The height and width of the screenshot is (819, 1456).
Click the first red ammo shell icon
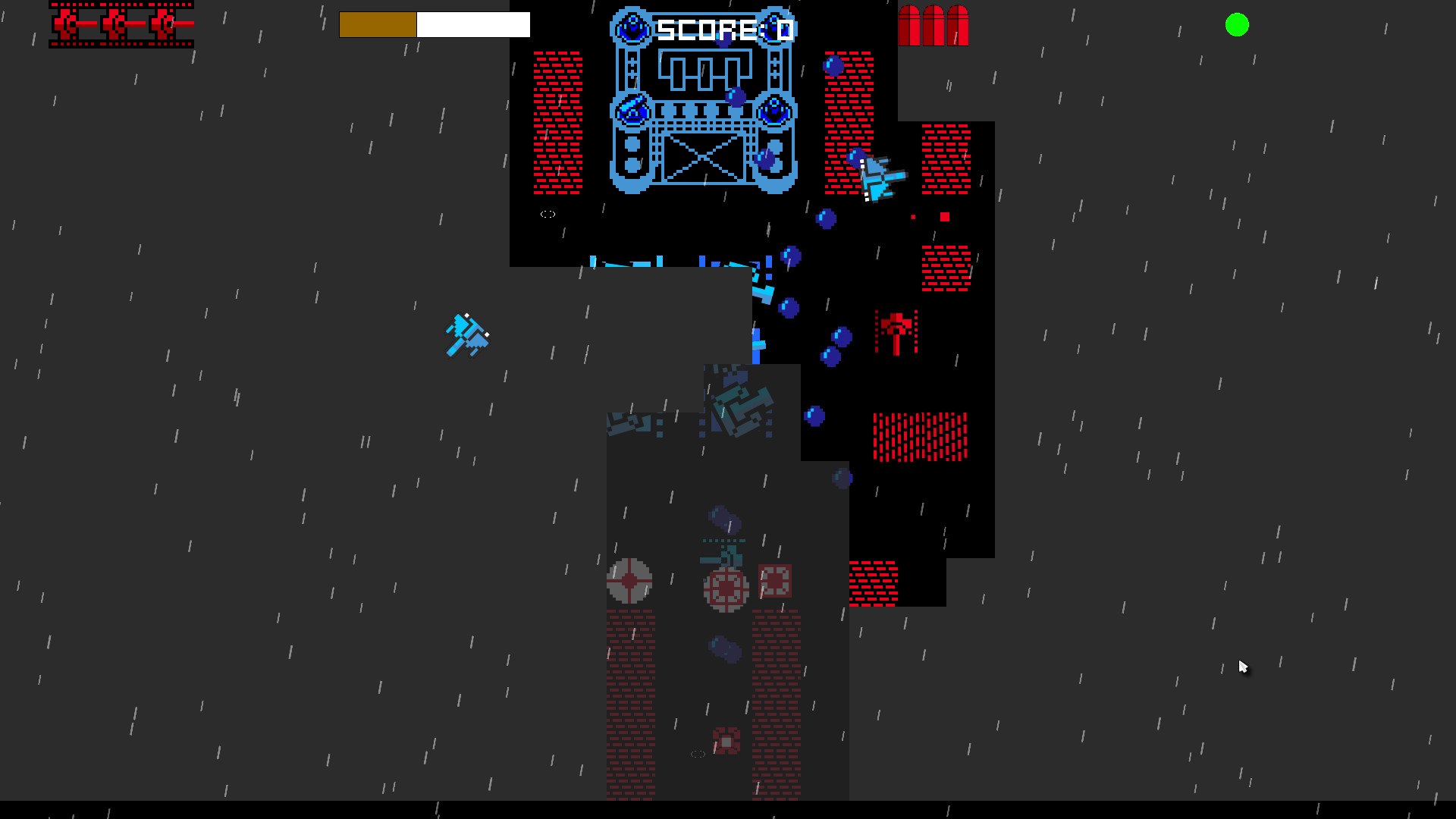tap(909, 25)
